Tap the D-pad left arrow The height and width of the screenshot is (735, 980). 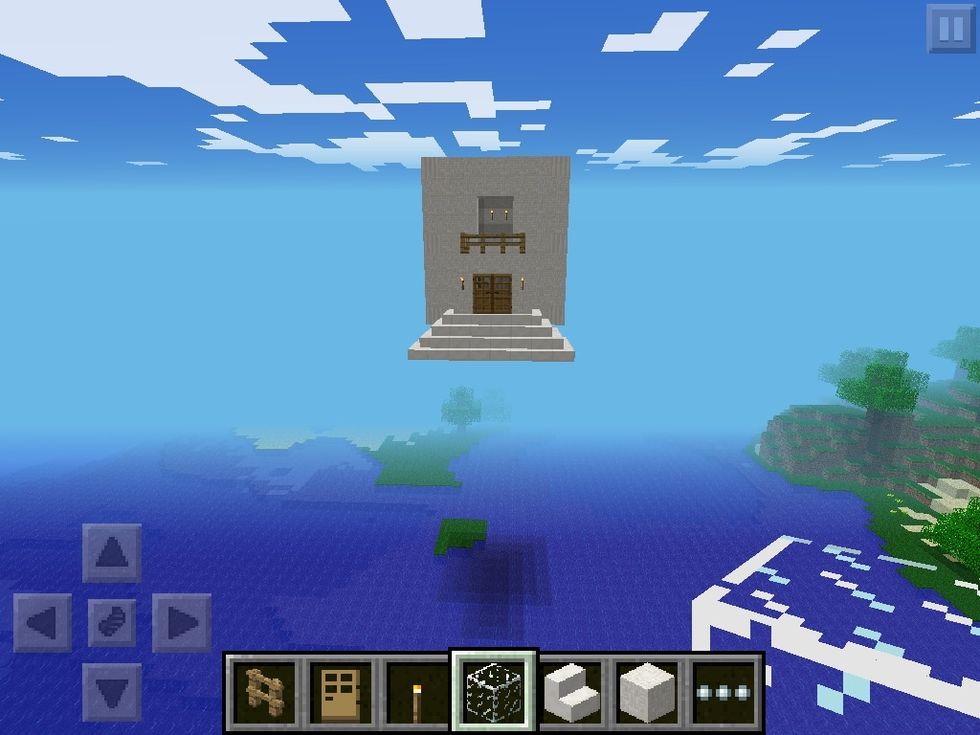pos(42,623)
